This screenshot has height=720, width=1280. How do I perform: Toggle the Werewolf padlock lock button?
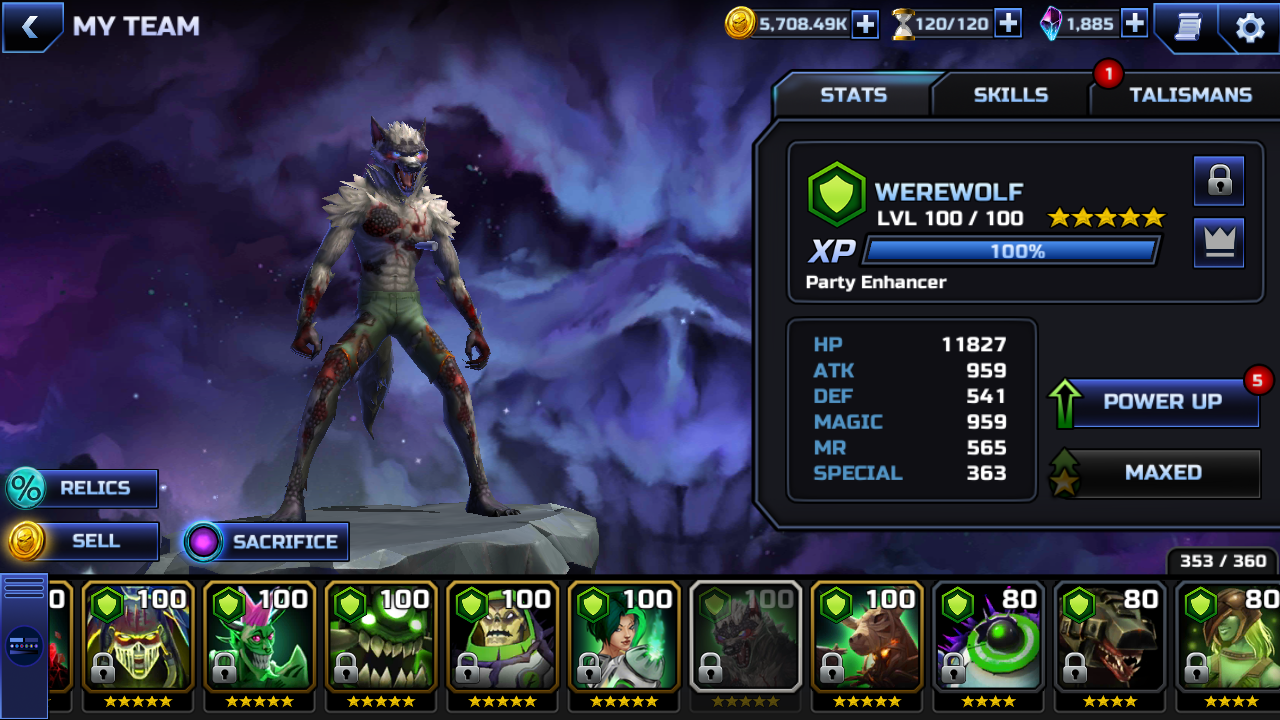pos(1219,181)
